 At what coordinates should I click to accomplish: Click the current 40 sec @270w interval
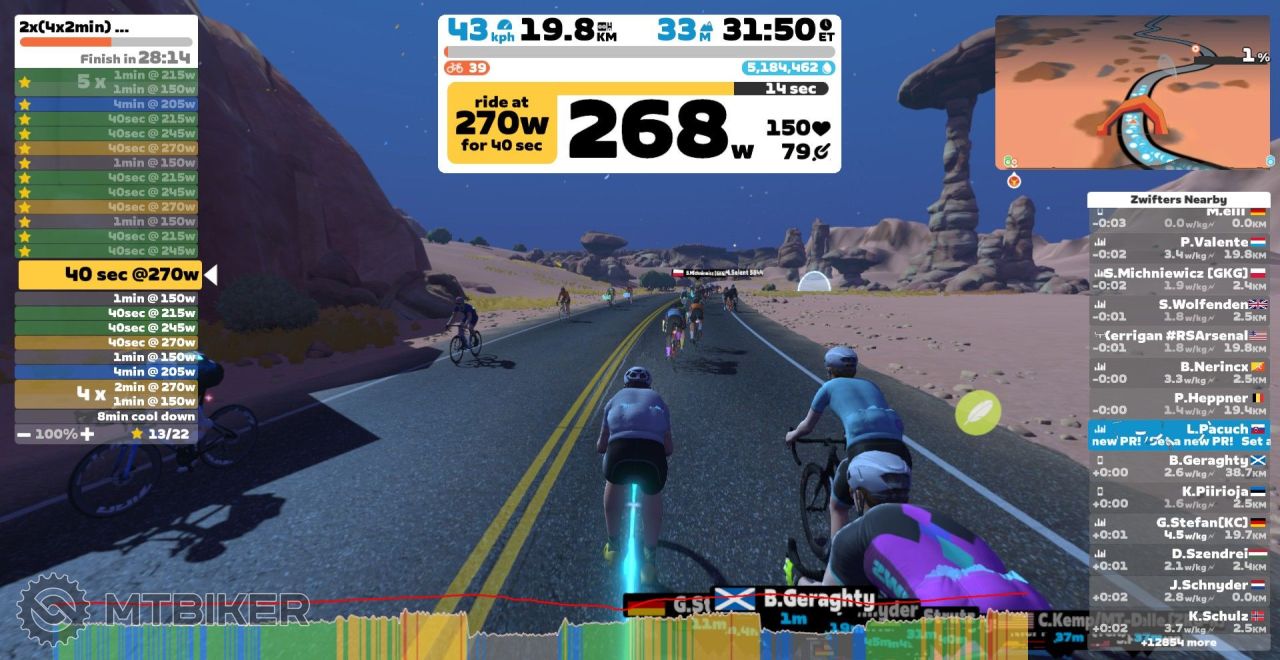click(x=110, y=274)
